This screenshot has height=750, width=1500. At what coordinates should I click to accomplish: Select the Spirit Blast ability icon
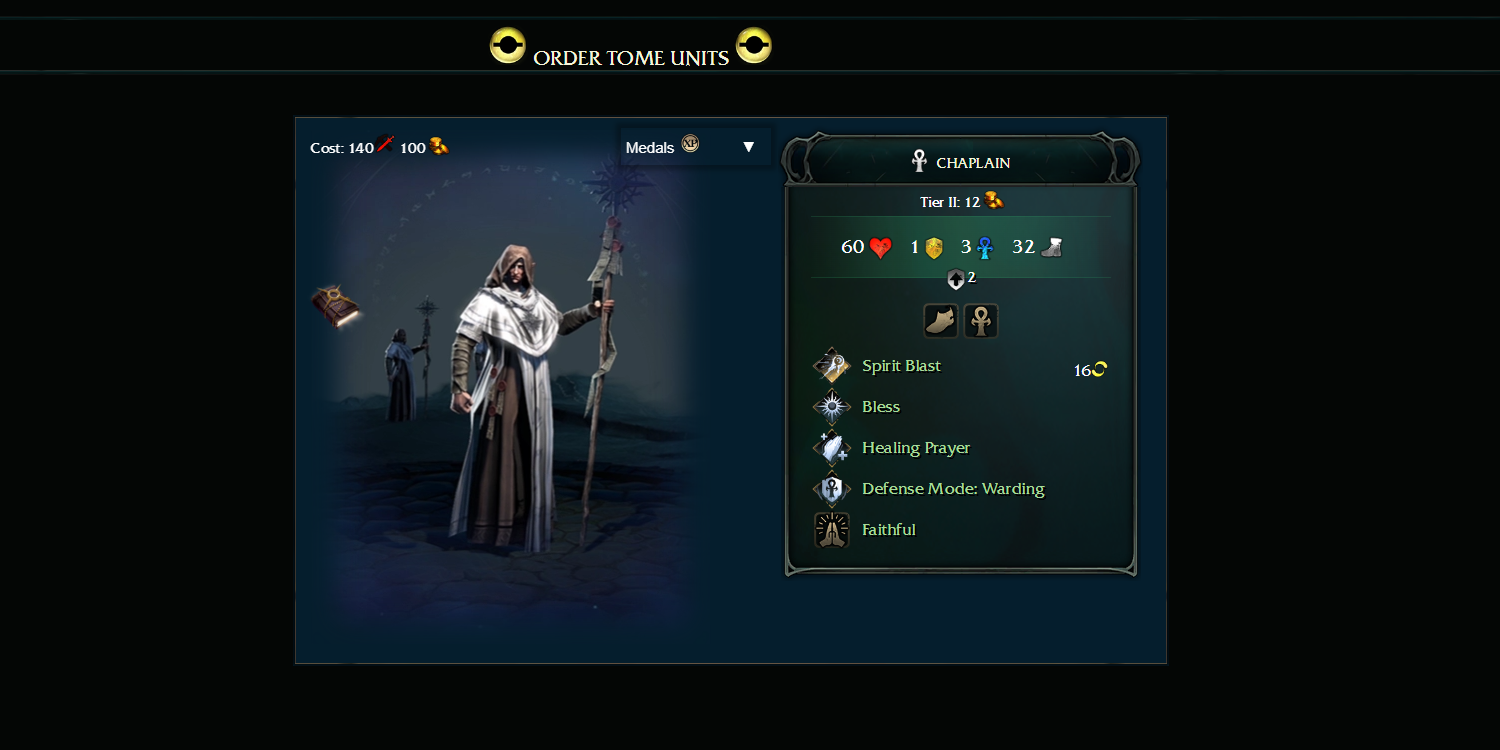832,365
